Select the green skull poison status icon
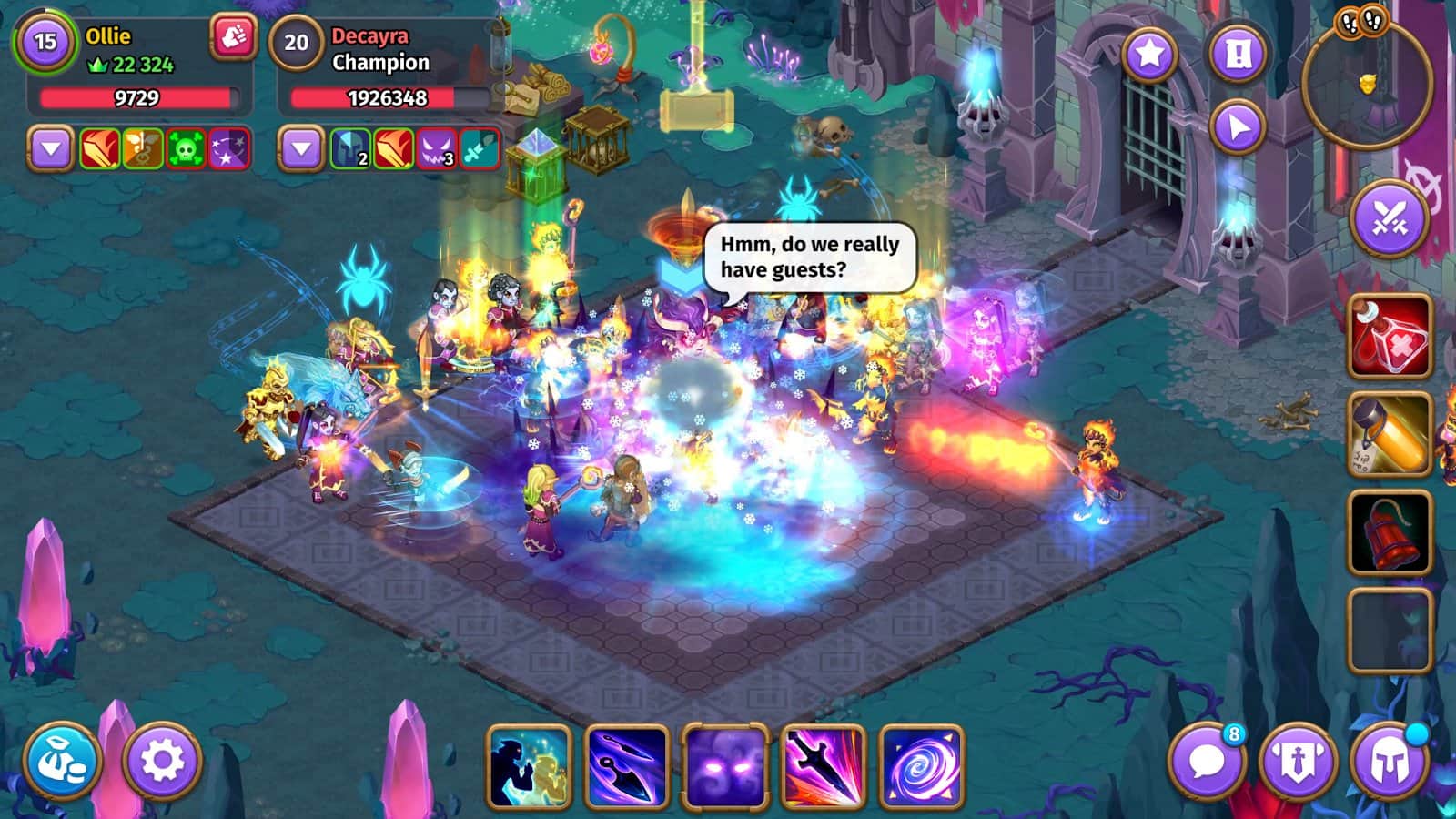The image size is (1456, 819). click(186, 149)
